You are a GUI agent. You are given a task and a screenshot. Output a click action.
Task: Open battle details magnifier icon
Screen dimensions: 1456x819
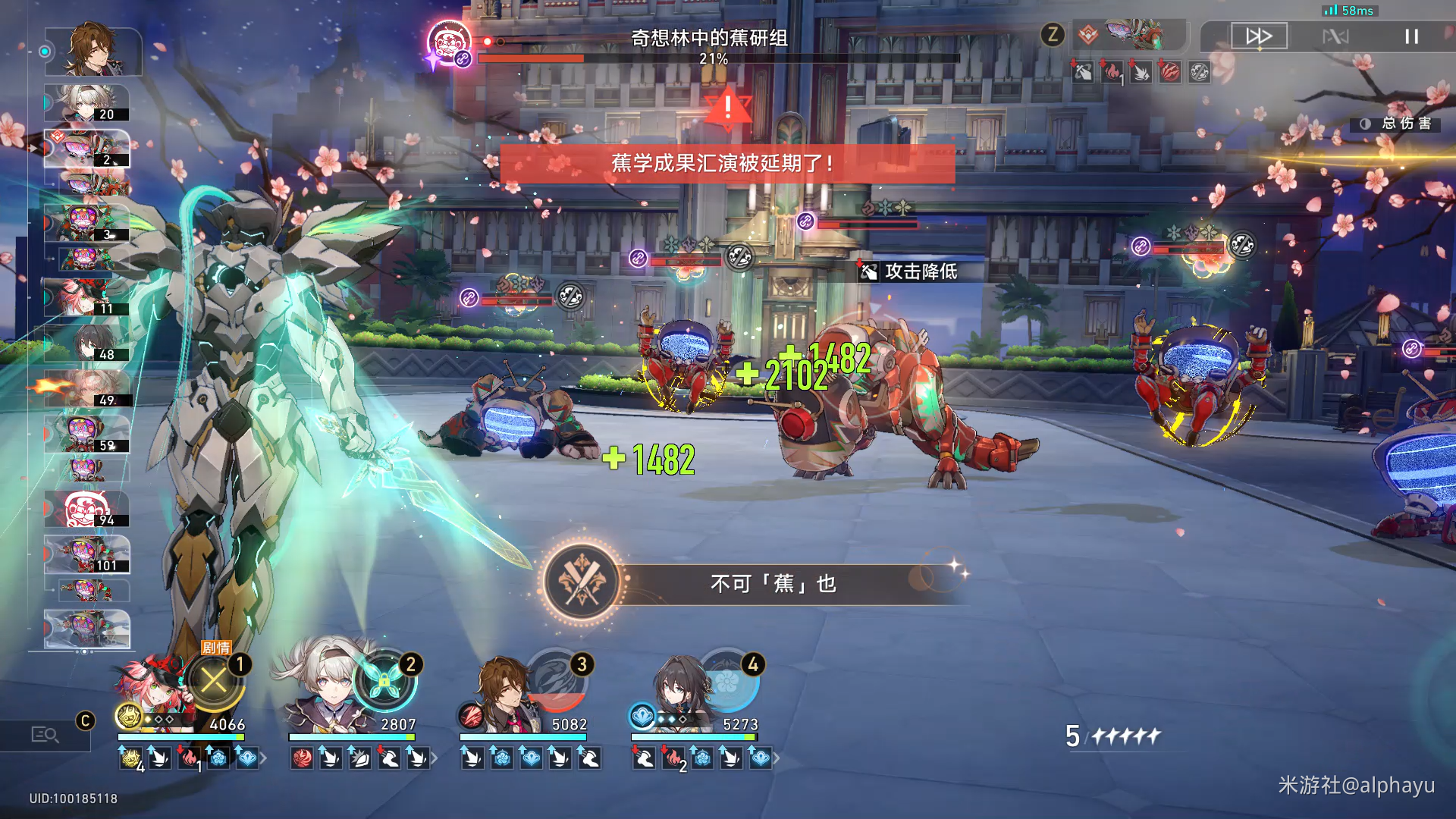(44, 734)
